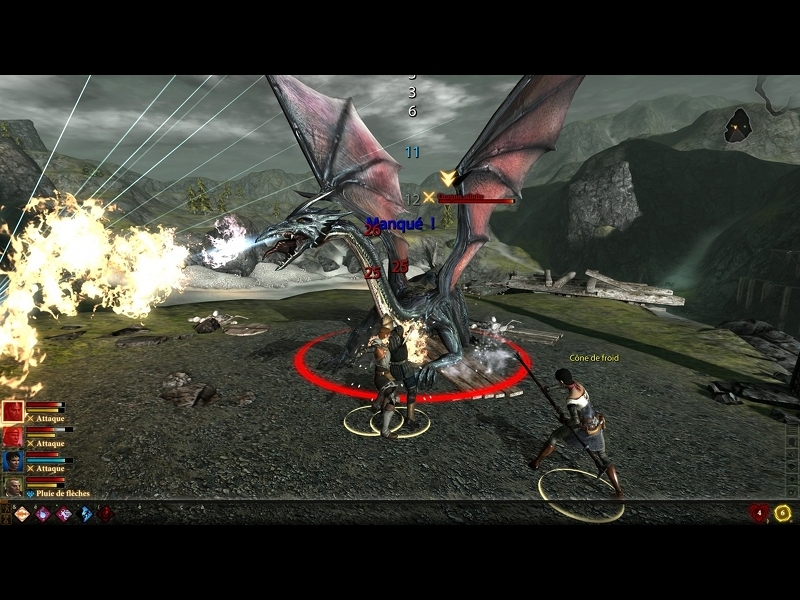This screenshot has height=600, width=800.
Task: Use the purple swirl ability icon
Action: click(43, 513)
